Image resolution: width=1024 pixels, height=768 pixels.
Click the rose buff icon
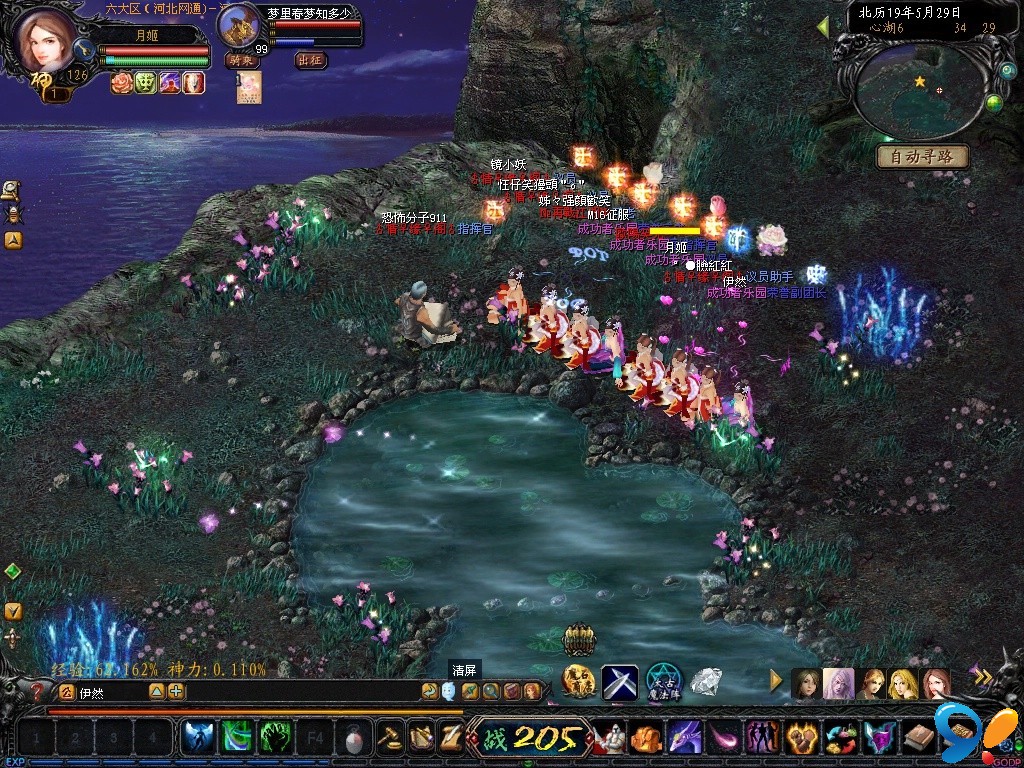point(121,83)
